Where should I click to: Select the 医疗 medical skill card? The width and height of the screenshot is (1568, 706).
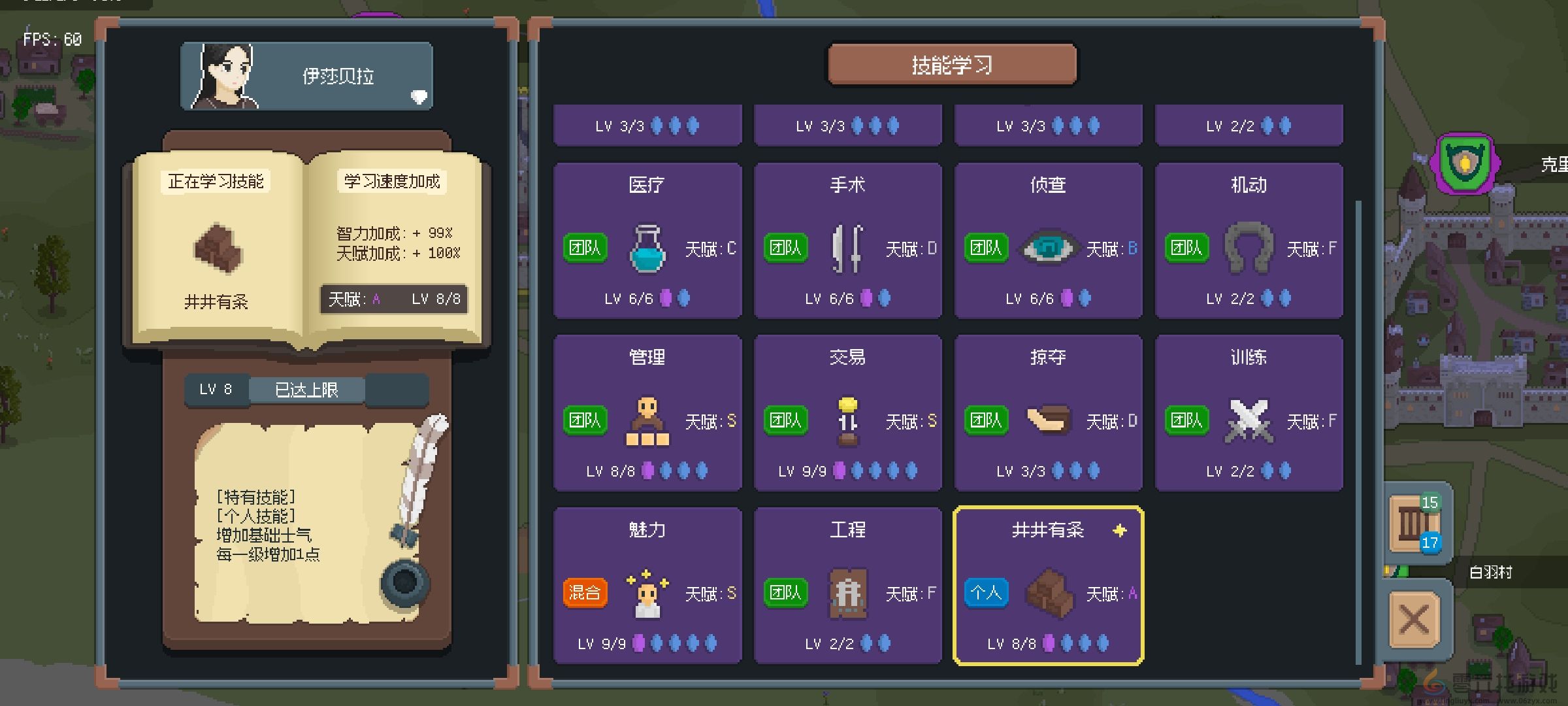[x=647, y=241]
